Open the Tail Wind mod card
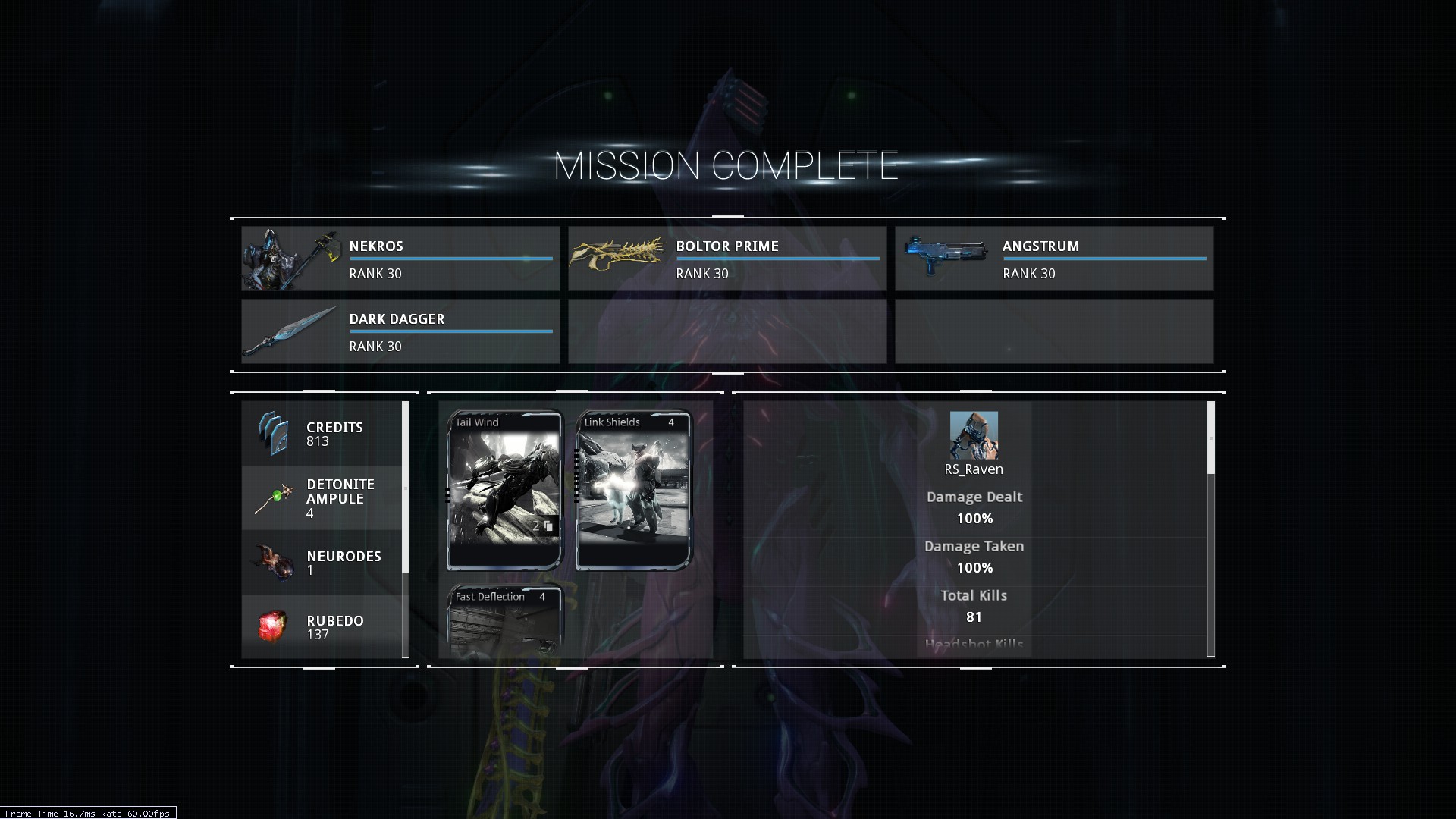Screen dimensions: 1456x819 504,490
